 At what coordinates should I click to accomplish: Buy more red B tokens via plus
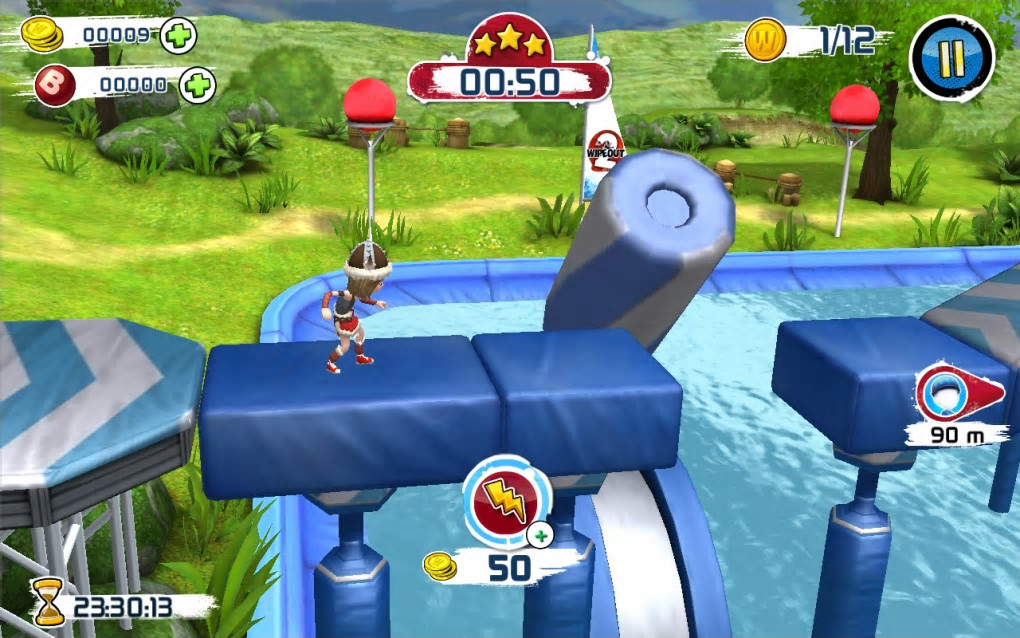pos(198,85)
